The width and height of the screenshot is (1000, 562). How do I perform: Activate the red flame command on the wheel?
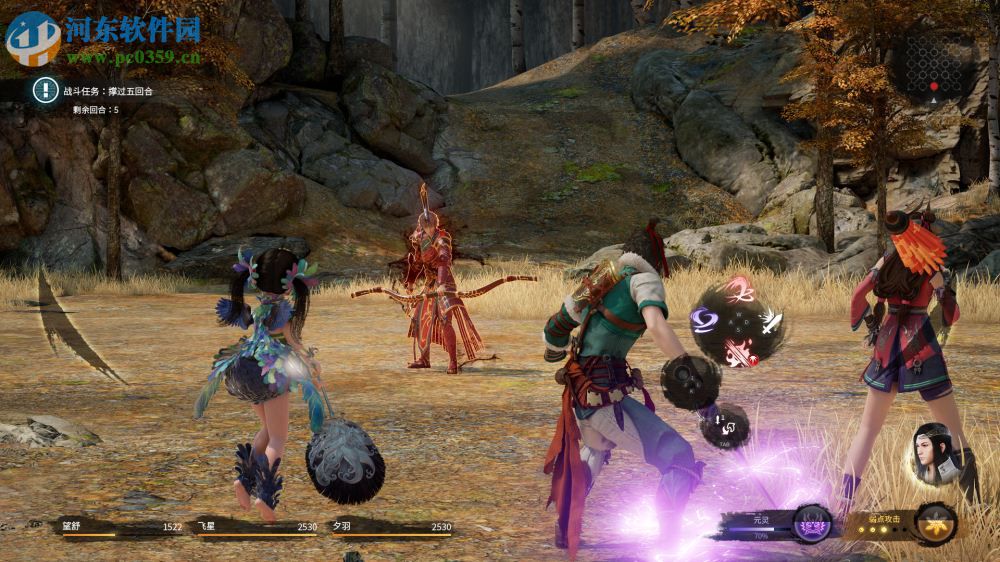pos(738,350)
